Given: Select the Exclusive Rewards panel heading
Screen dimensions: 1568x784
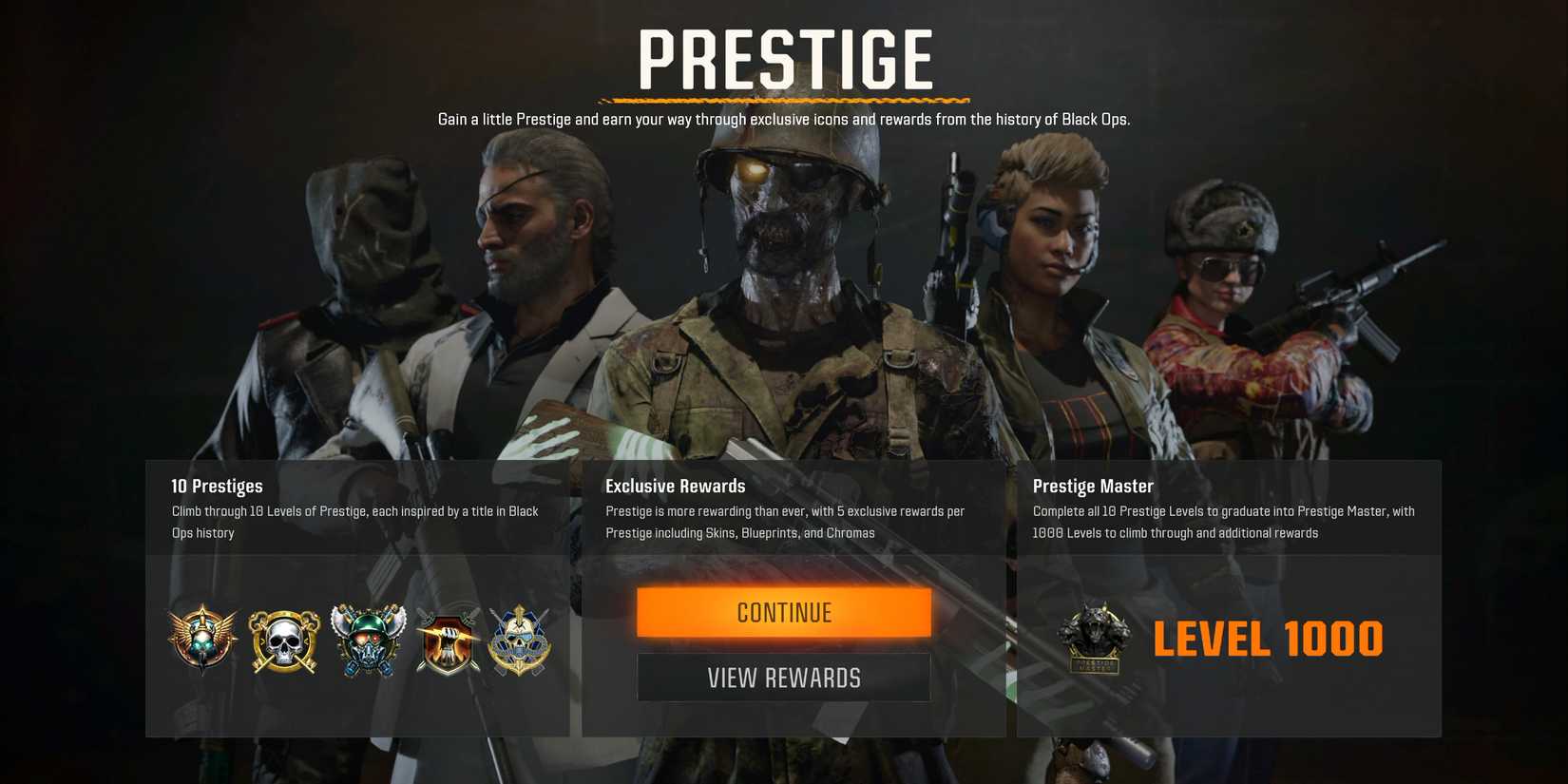Looking at the screenshot, I should 675,486.
